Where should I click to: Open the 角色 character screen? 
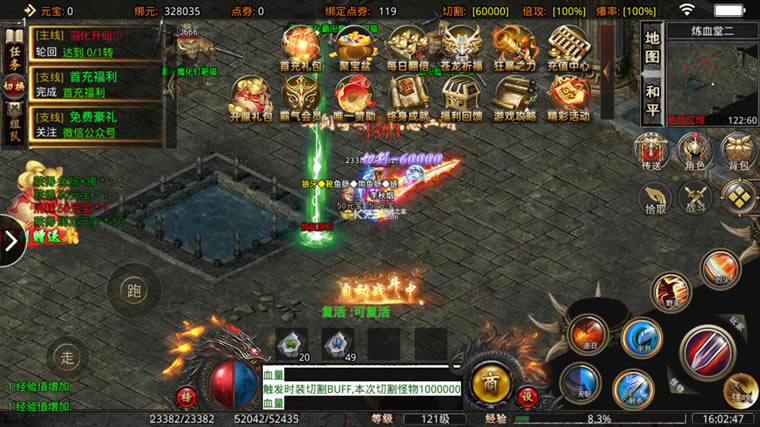click(x=693, y=151)
